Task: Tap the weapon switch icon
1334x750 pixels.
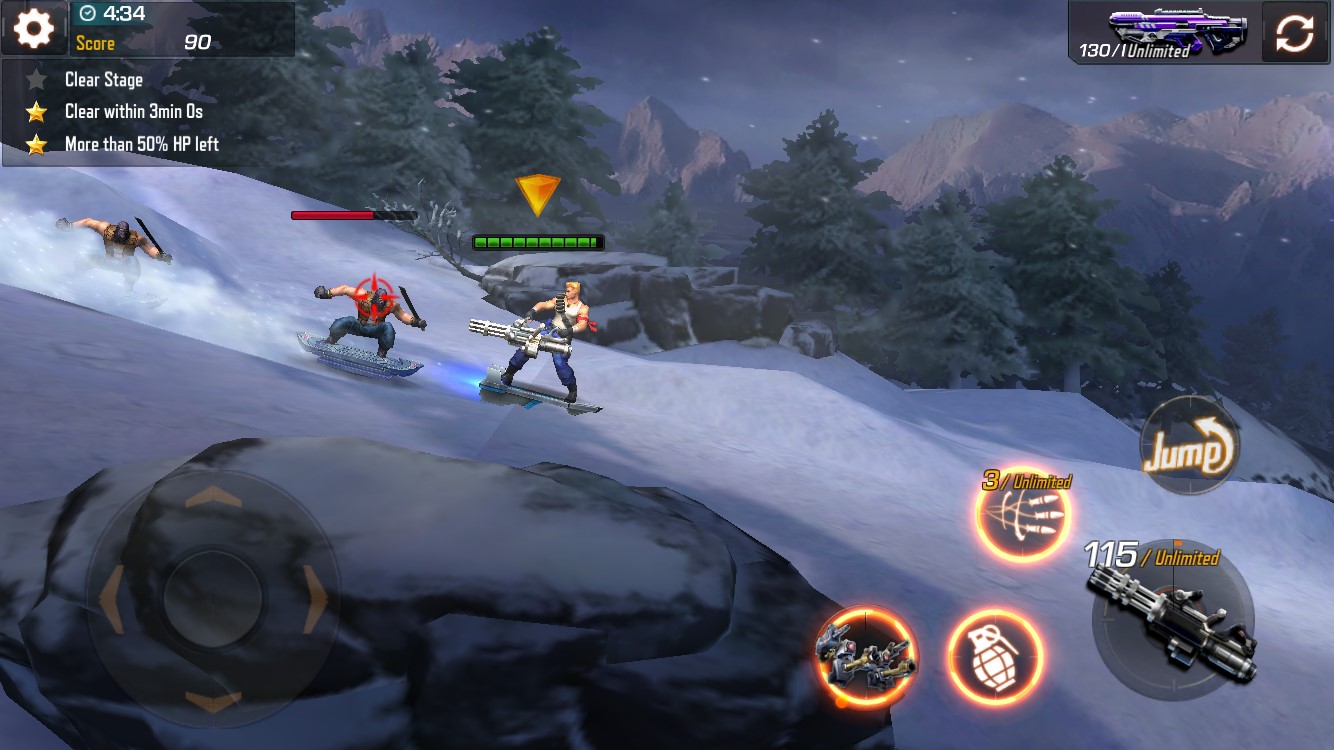Action: 1294,30
